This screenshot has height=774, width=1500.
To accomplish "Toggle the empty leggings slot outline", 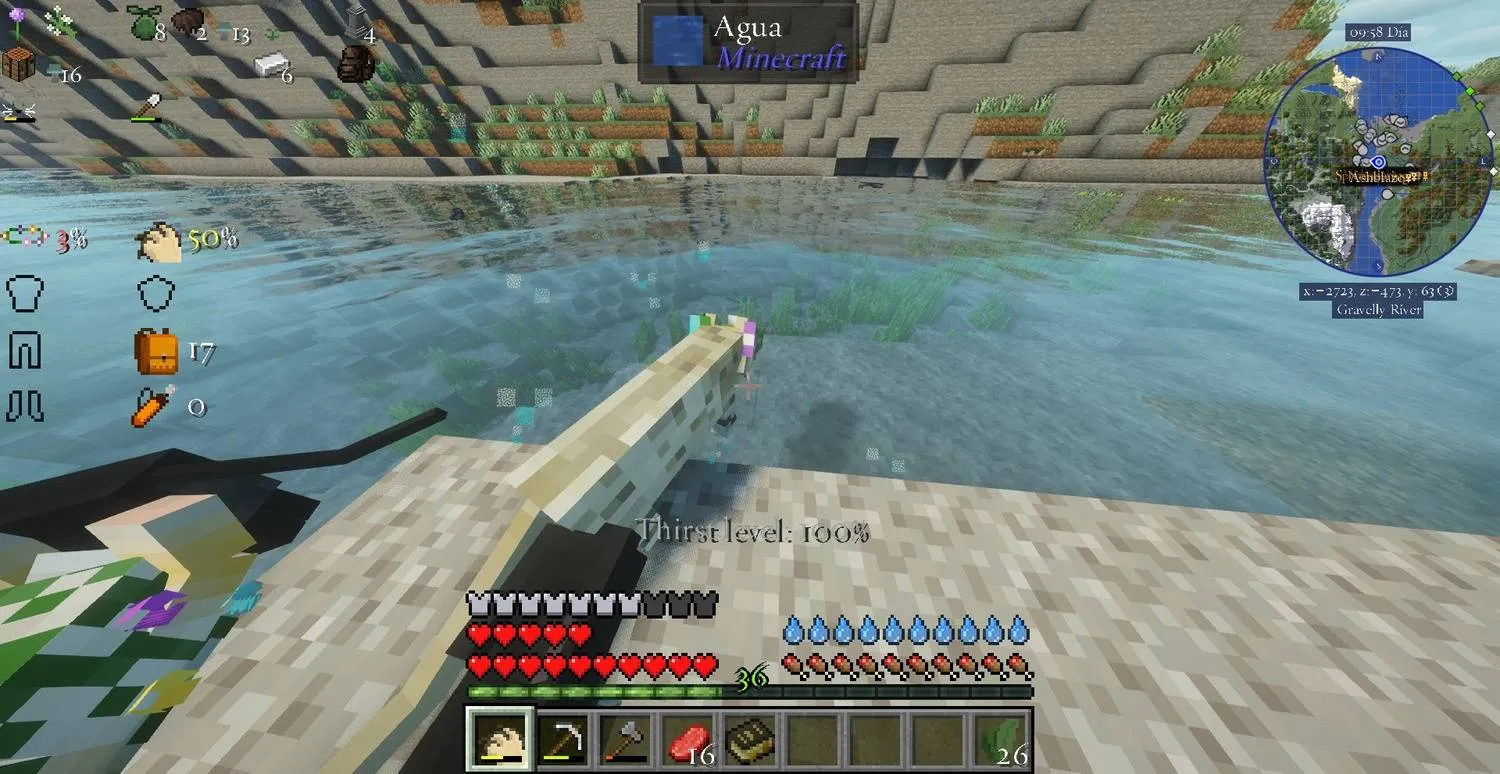I will pos(27,350).
